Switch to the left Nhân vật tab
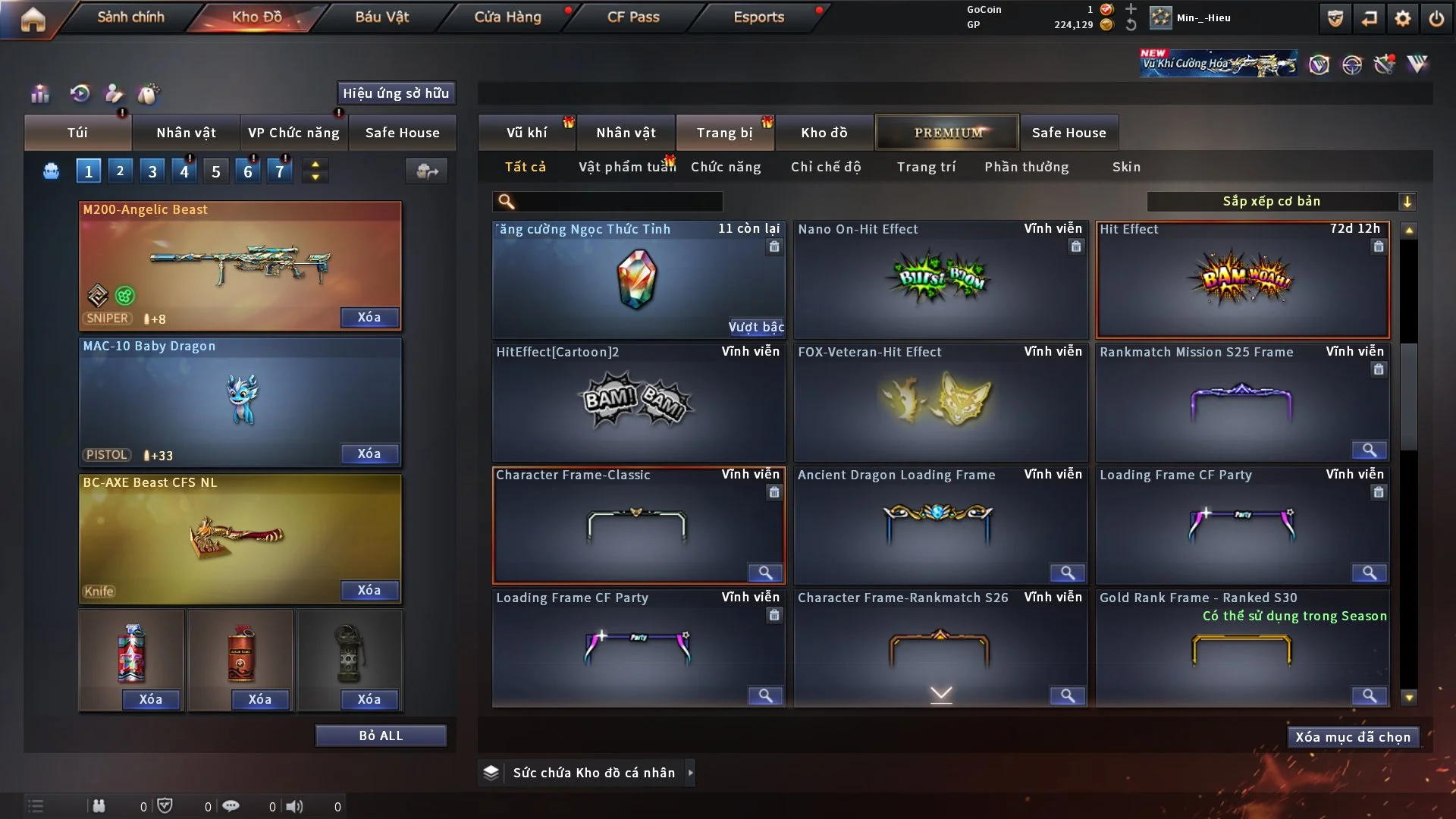This screenshot has height=819, width=1456. pyautogui.click(x=186, y=133)
